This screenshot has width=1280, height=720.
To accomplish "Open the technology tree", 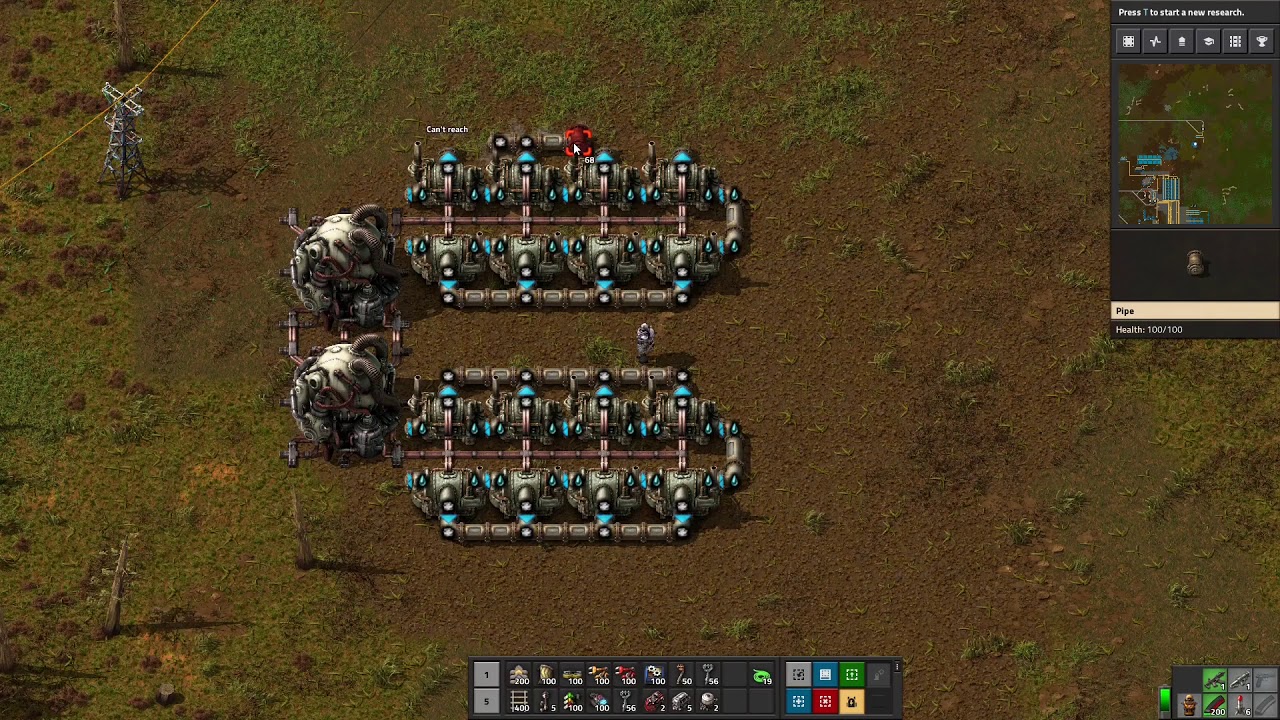I will click(1208, 41).
